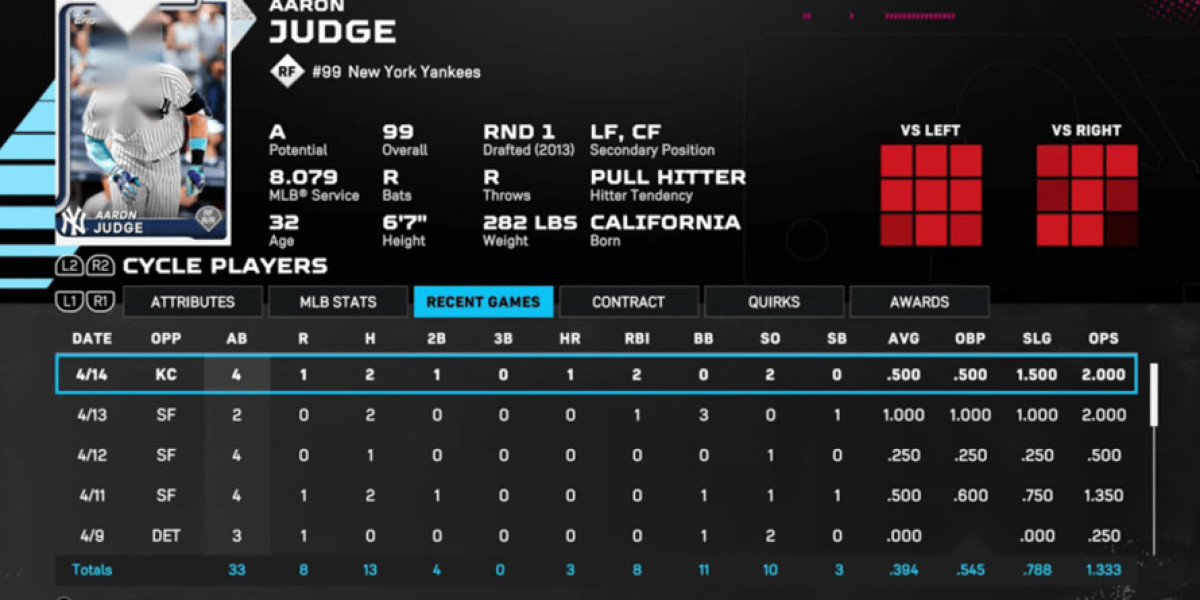Image resolution: width=1200 pixels, height=600 pixels.
Task: Click the VS Right hot zone grid
Action: pos(1087,195)
